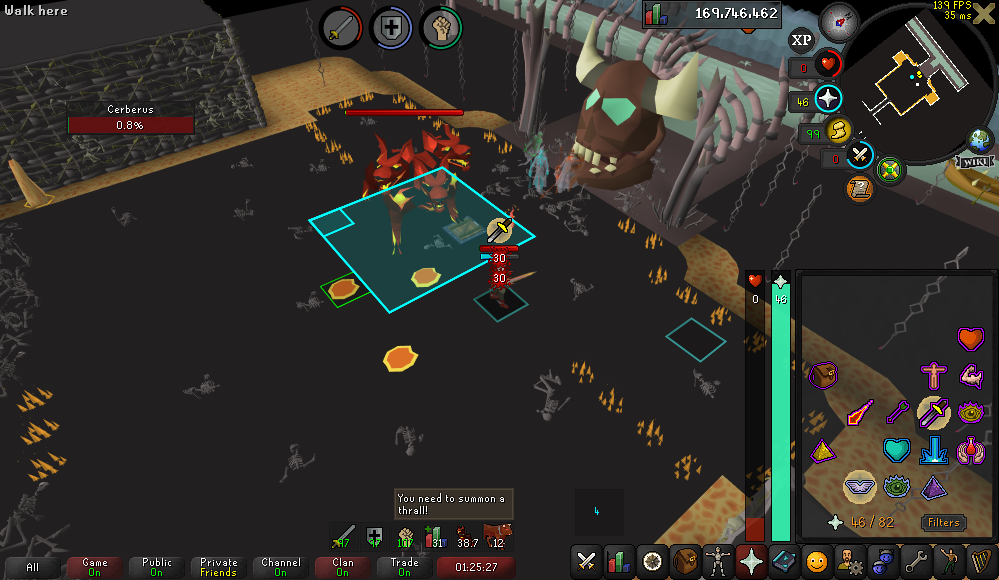The width and height of the screenshot is (999, 580).
Task: Toggle the XP drops button
Action: tap(801, 40)
